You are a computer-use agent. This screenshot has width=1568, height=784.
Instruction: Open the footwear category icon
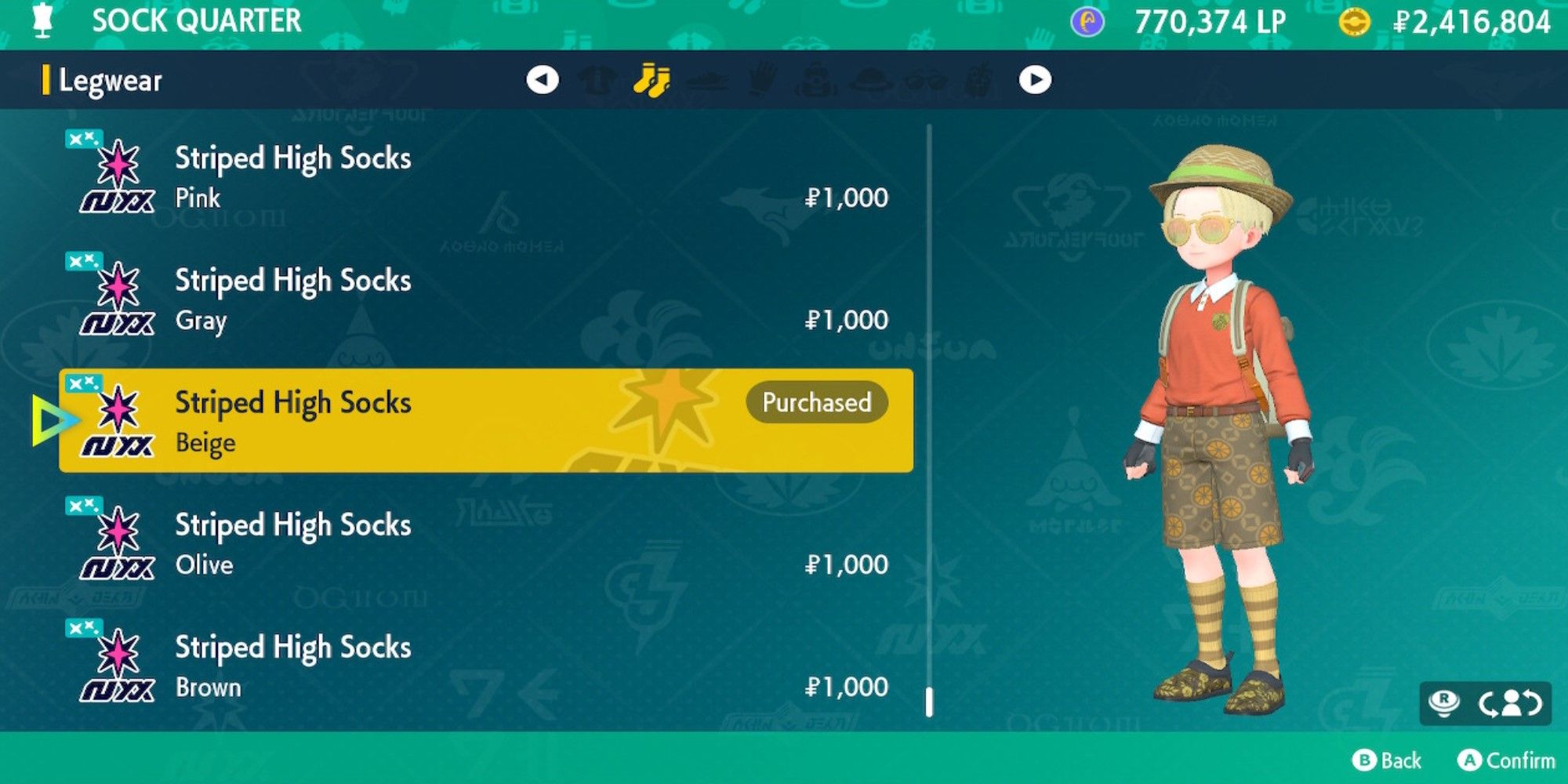click(707, 78)
